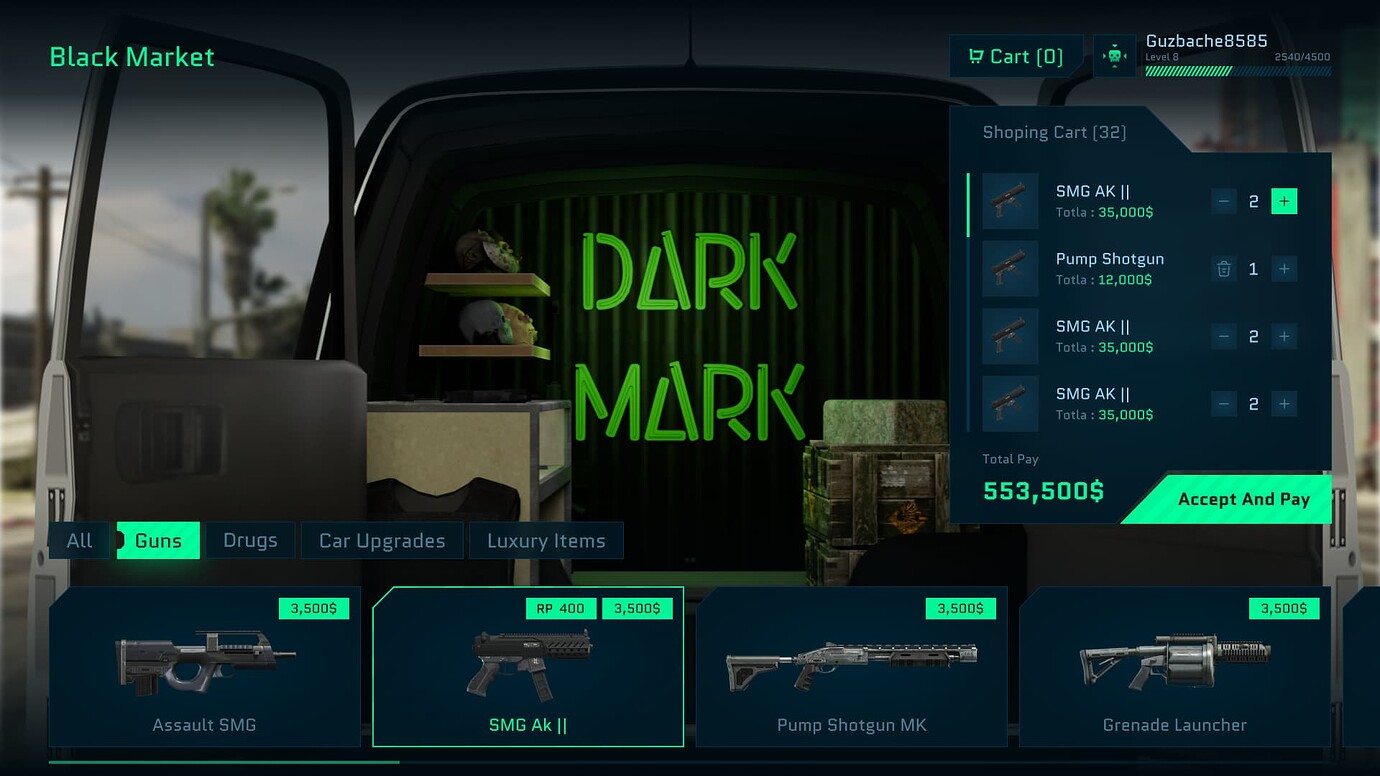The height and width of the screenshot is (776, 1380).
Task: Increase quantity of the first SMG AK item
Action: (1284, 200)
